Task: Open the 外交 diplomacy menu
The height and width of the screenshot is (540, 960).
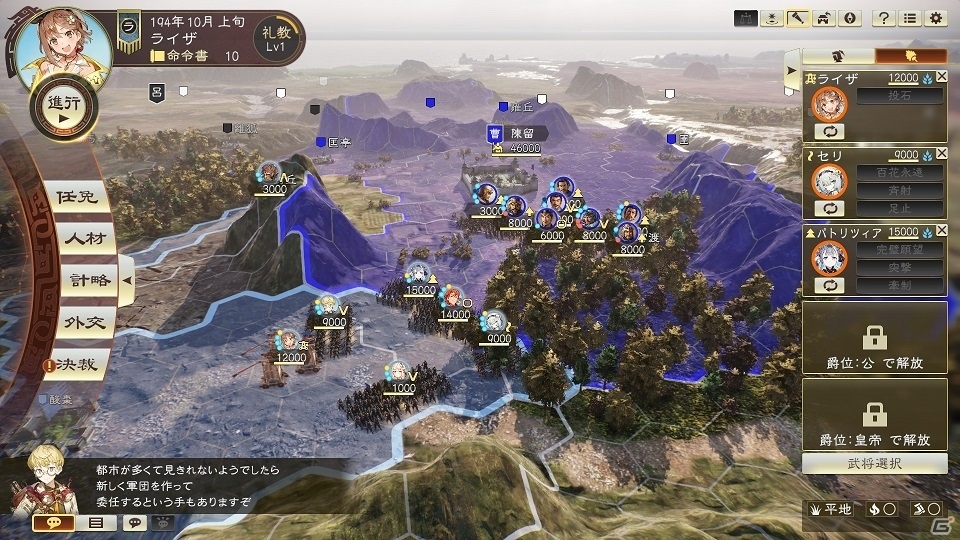Action: coord(80,322)
